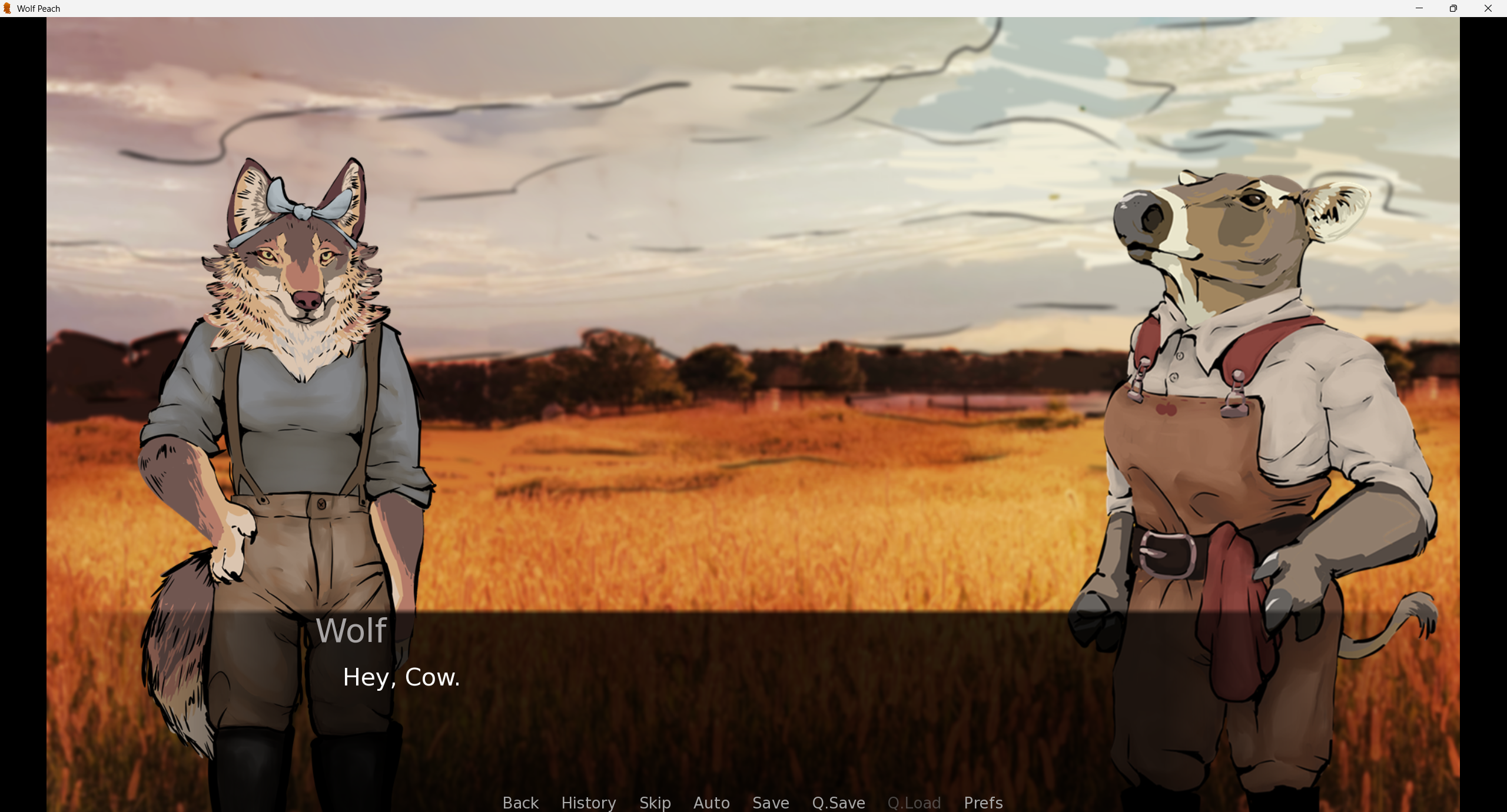Enable Skip mode for dialogue
The height and width of the screenshot is (812, 1507).
tap(655, 803)
